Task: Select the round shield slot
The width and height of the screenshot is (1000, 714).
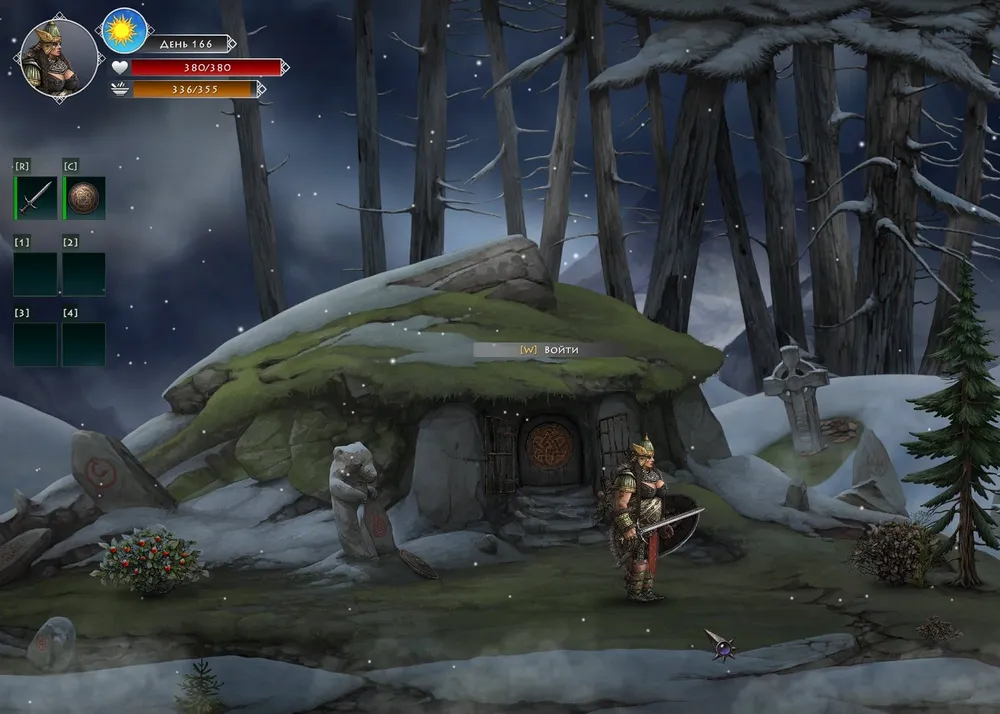Action: pos(85,198)
